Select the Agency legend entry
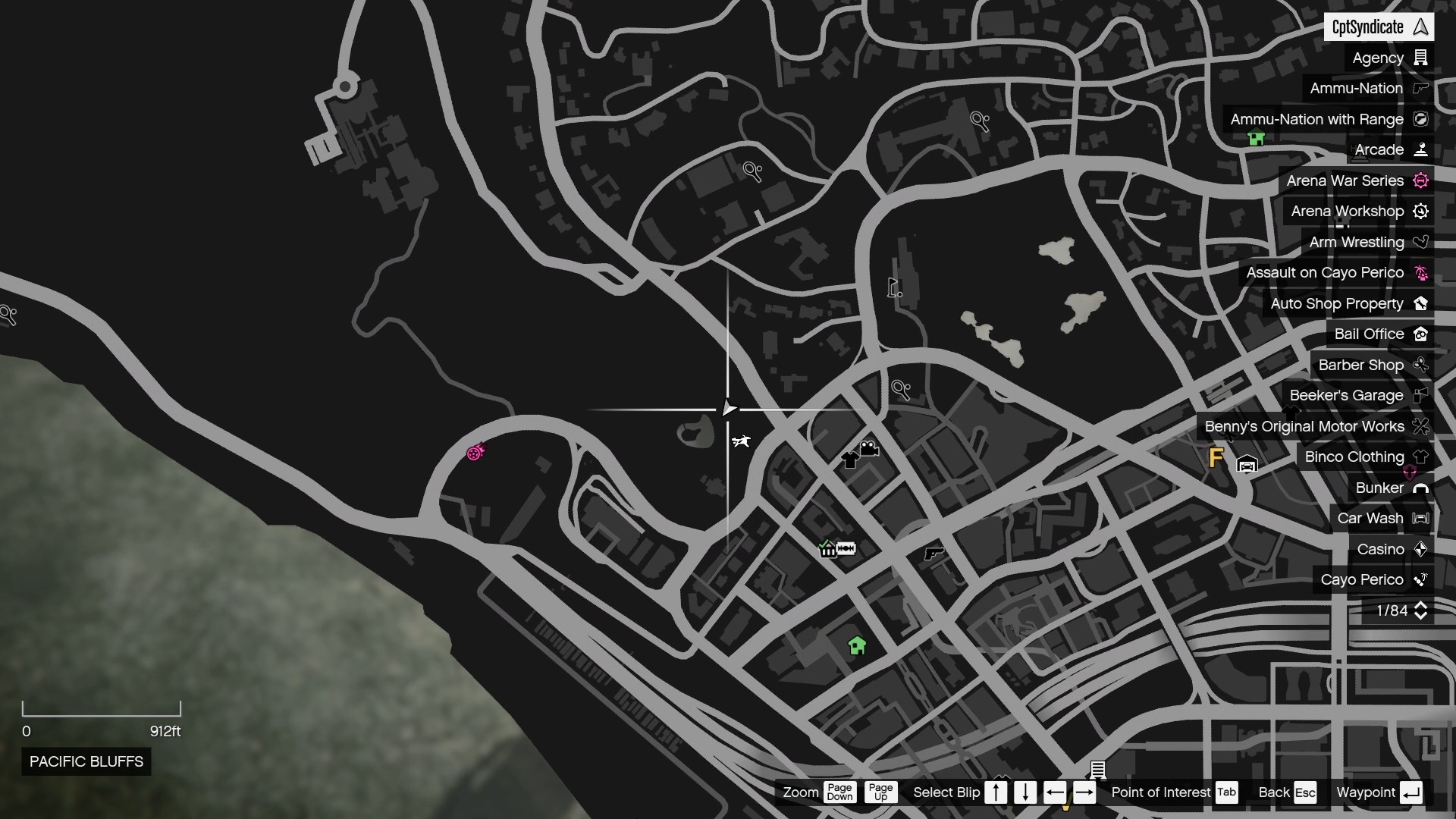The width and height of the screenshot is (1456, 819). 1389,58
